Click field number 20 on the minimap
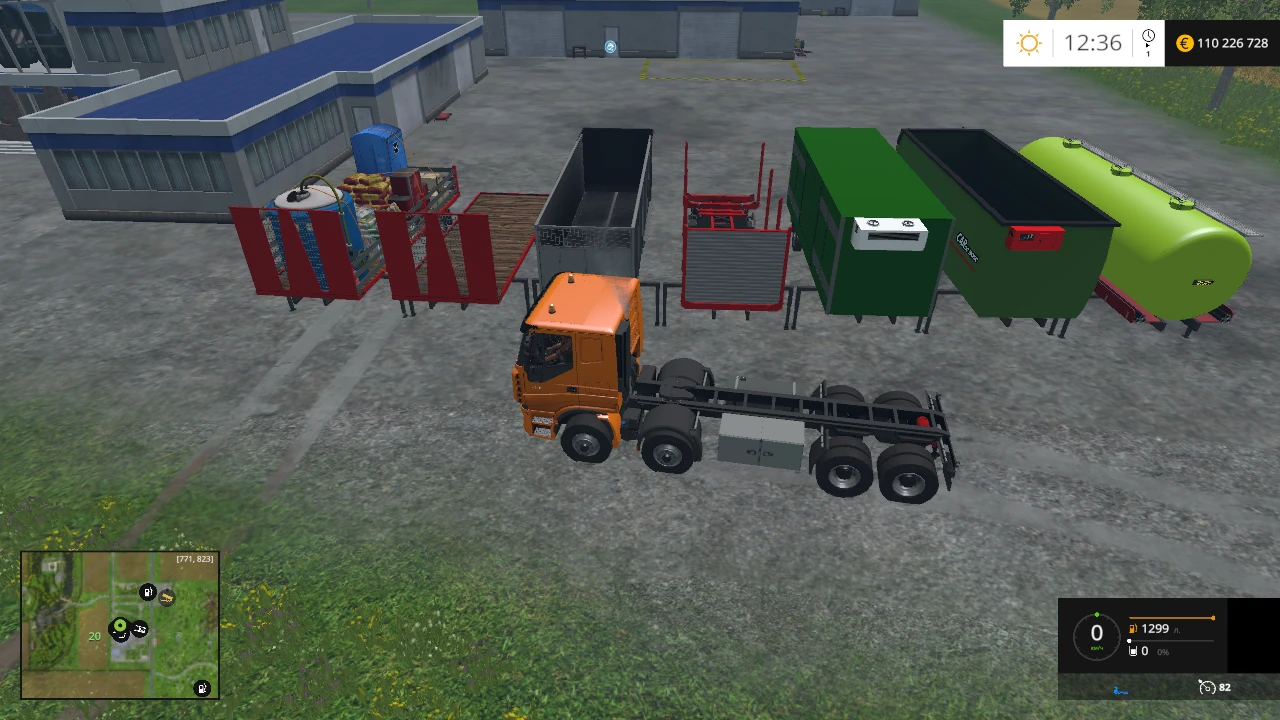1280x720 pixels. click(94, 636)
